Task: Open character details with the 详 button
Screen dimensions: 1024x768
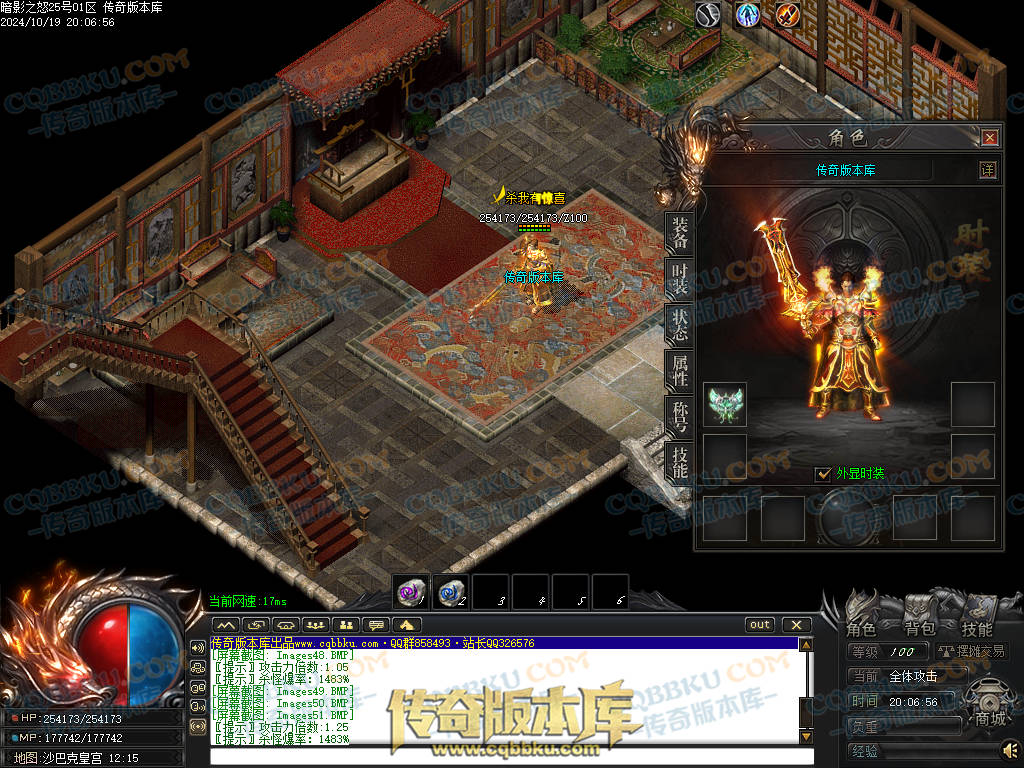Action: [987, 170]
